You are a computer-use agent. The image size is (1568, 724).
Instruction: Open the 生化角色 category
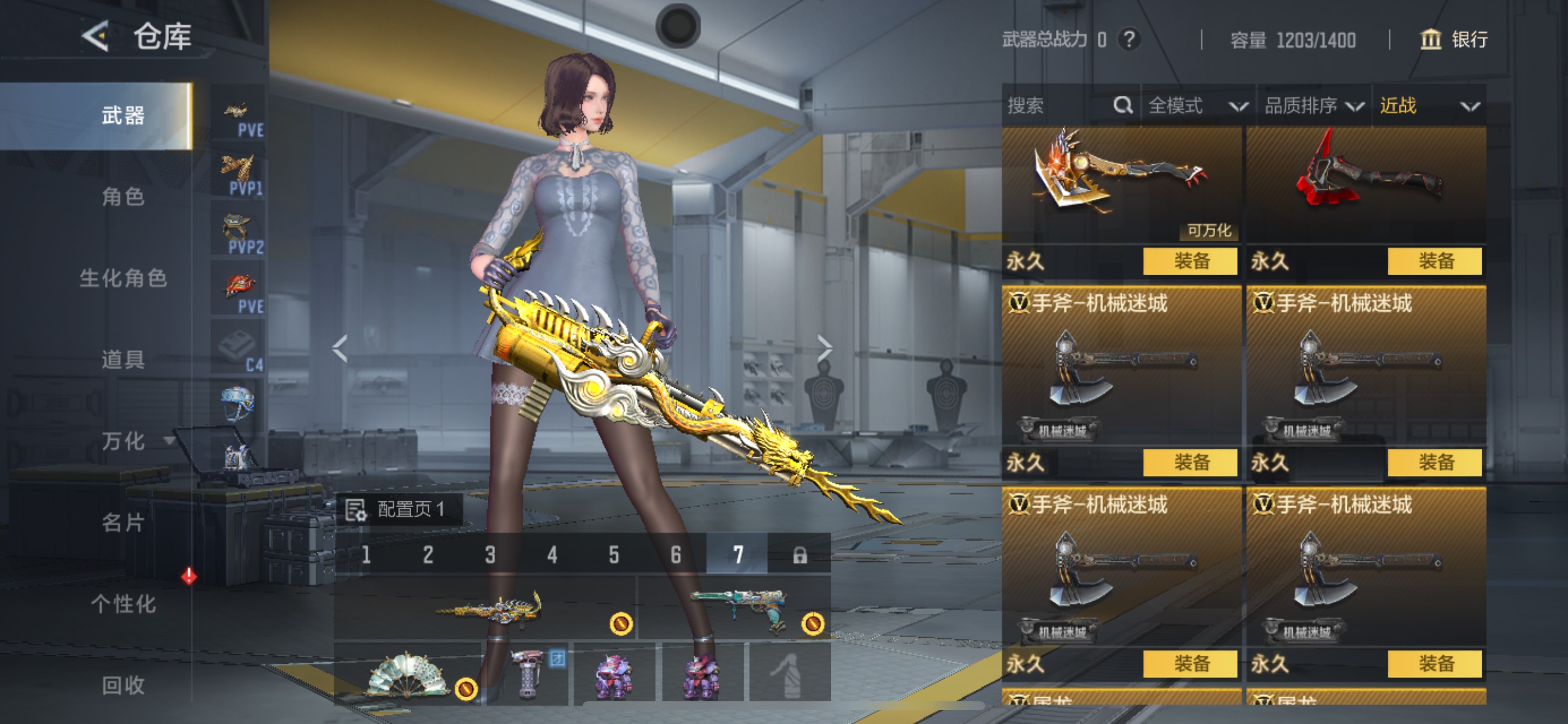(123, 278)
